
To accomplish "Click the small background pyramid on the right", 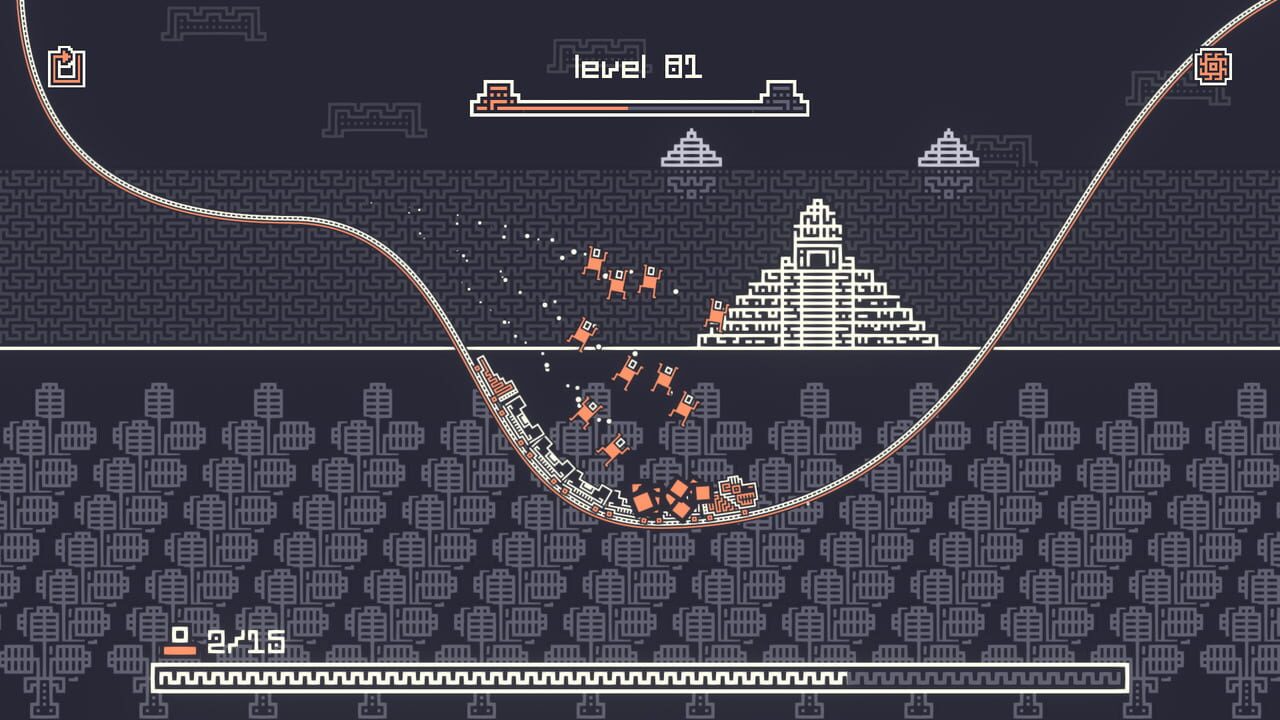I will click(949, 150).
